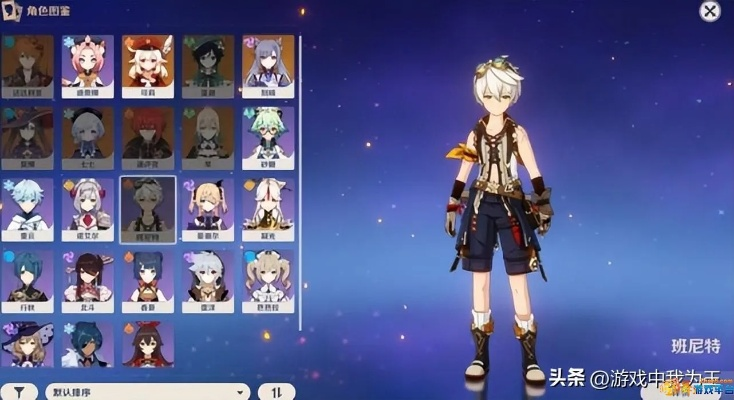The image size is (734, 400).
Task: Pick Keqing's character card
Action: point(268,65)
